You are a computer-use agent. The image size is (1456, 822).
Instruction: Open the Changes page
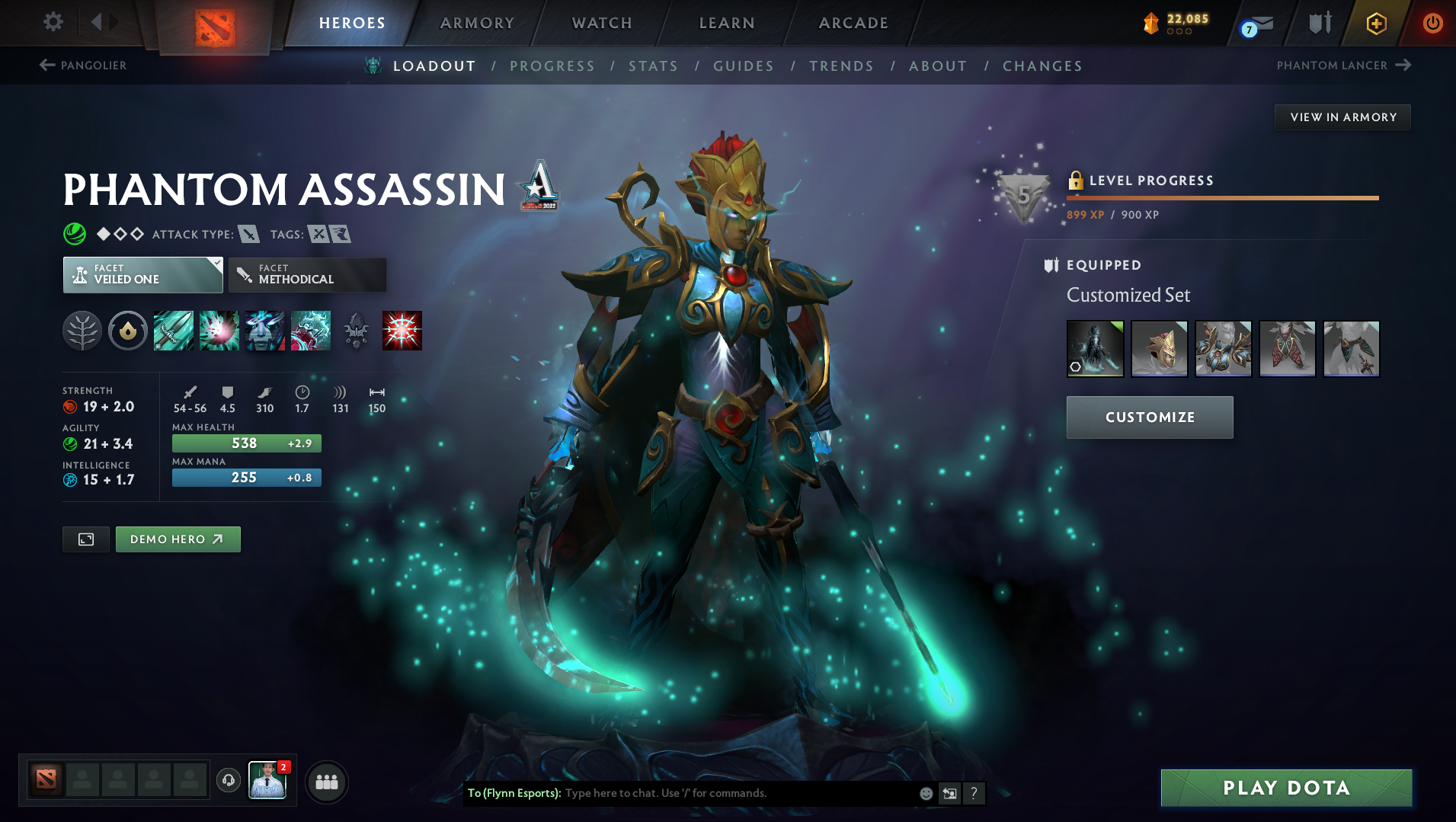pyautogui.click(x=1042, y=66)
